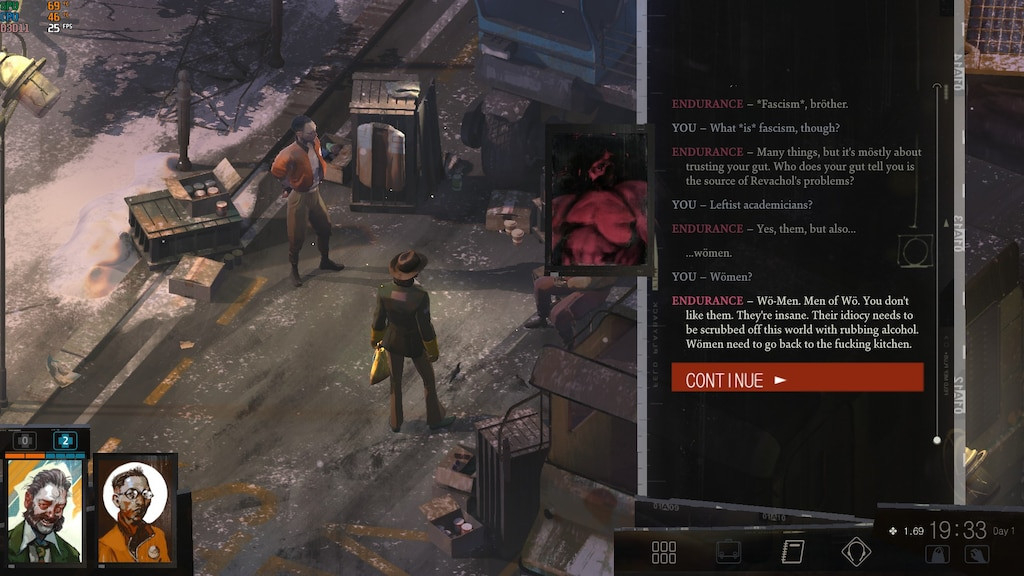Screen dimensions: 1024x576
Task: Select Kim Kitsuragi's portrait
Action: click(135, 512)
